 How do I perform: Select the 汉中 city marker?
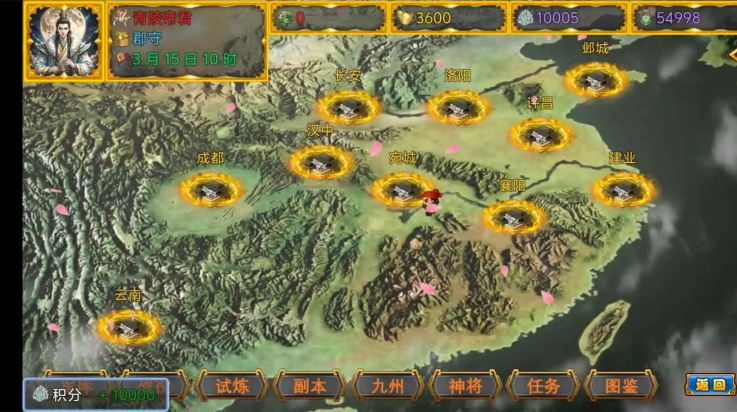321,161
